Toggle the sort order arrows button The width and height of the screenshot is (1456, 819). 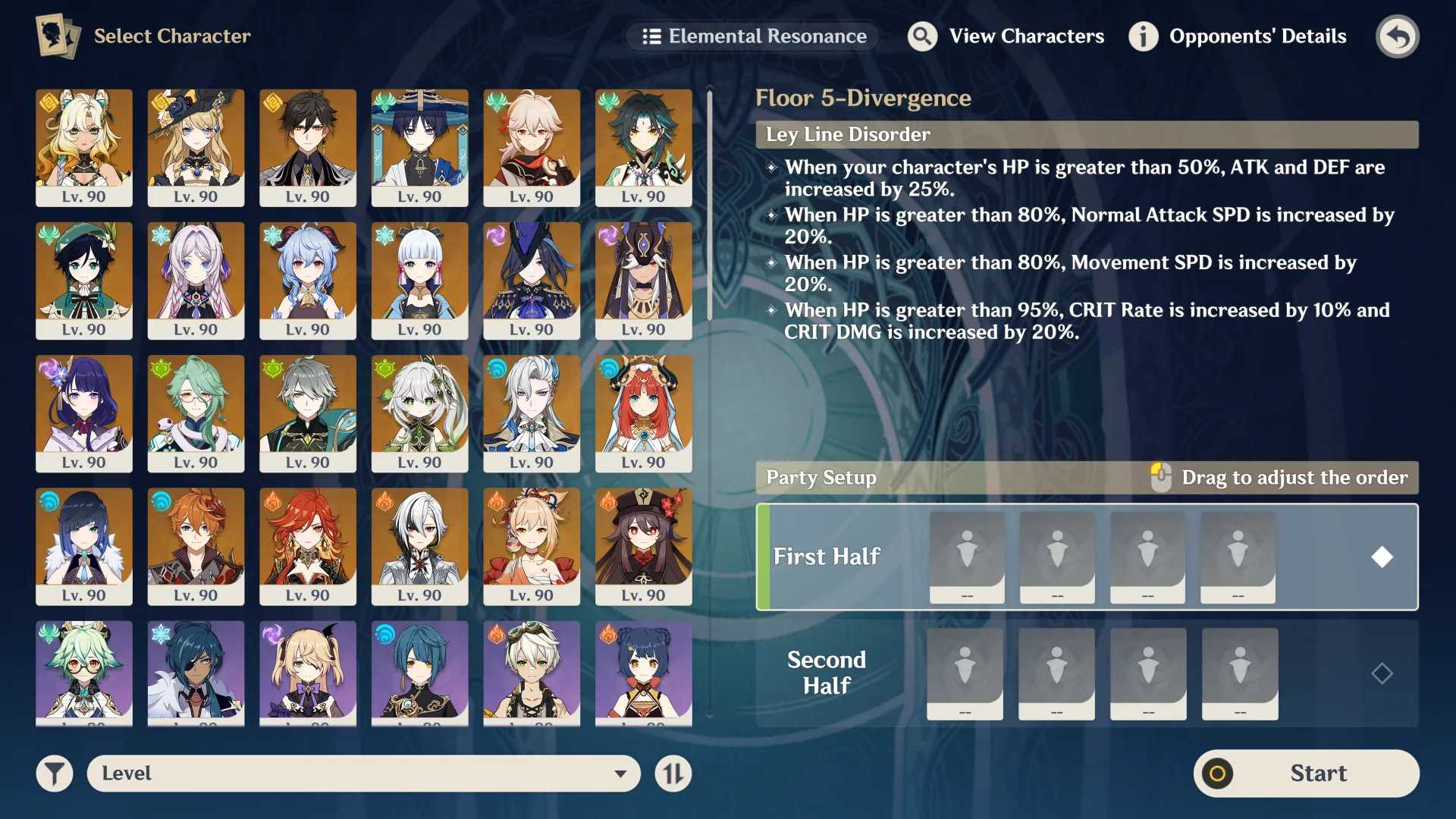click(673, 773)
